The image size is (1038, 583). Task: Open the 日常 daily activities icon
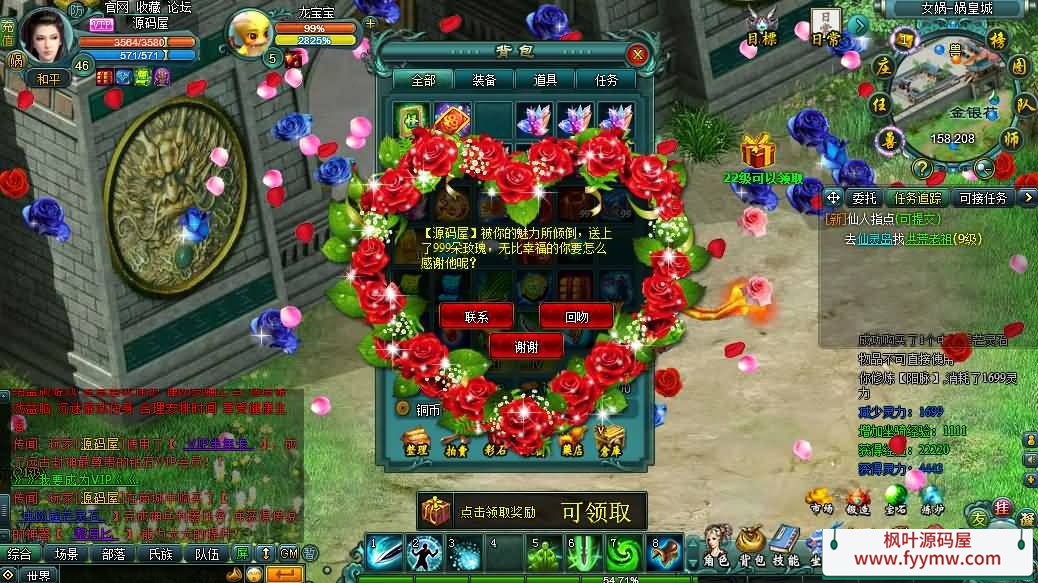(x=825, y=27)
